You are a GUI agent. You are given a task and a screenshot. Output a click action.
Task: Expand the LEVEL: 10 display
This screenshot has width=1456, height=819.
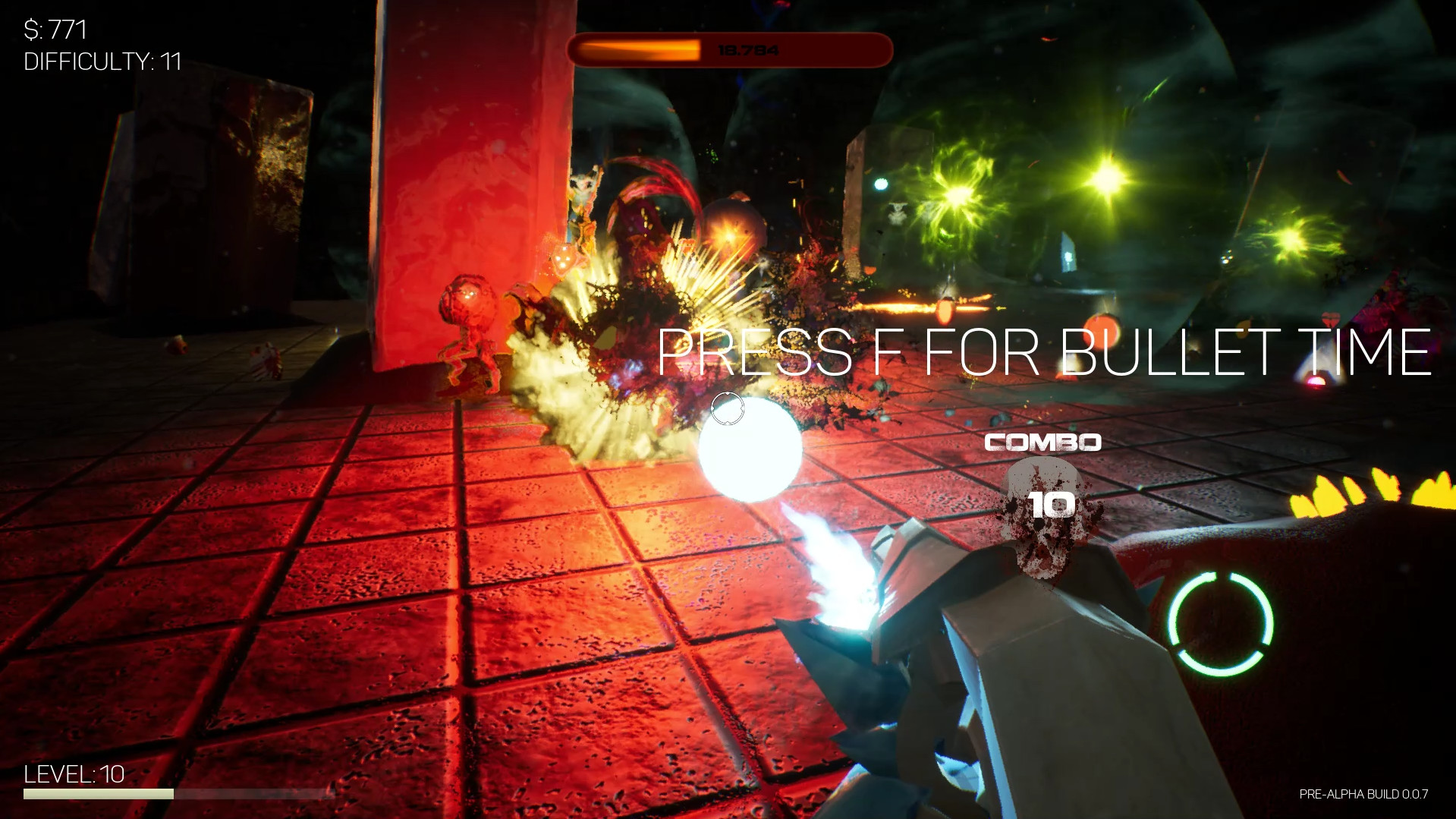point(76,773)
